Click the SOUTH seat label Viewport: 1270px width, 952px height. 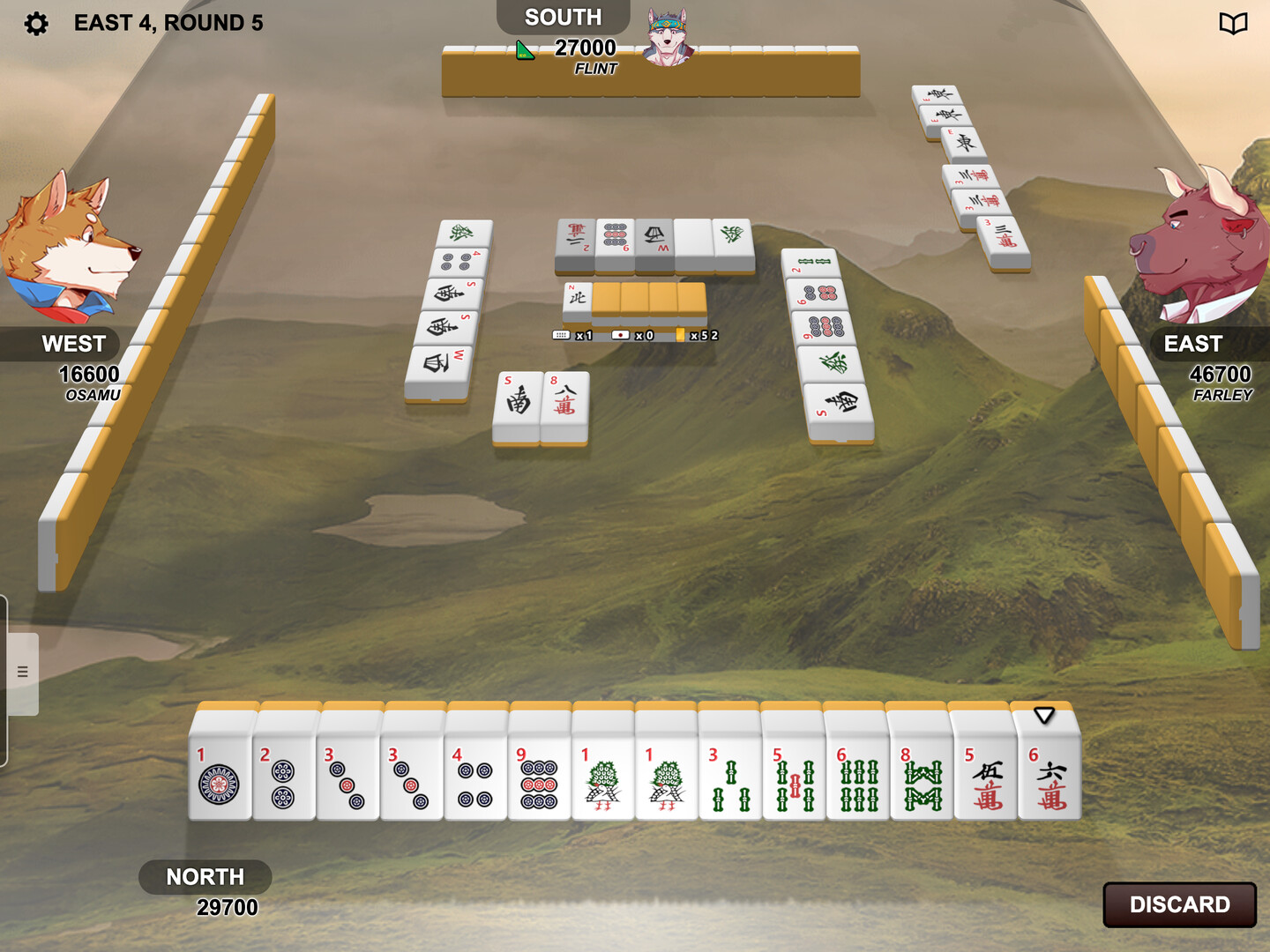pos(562,16)
